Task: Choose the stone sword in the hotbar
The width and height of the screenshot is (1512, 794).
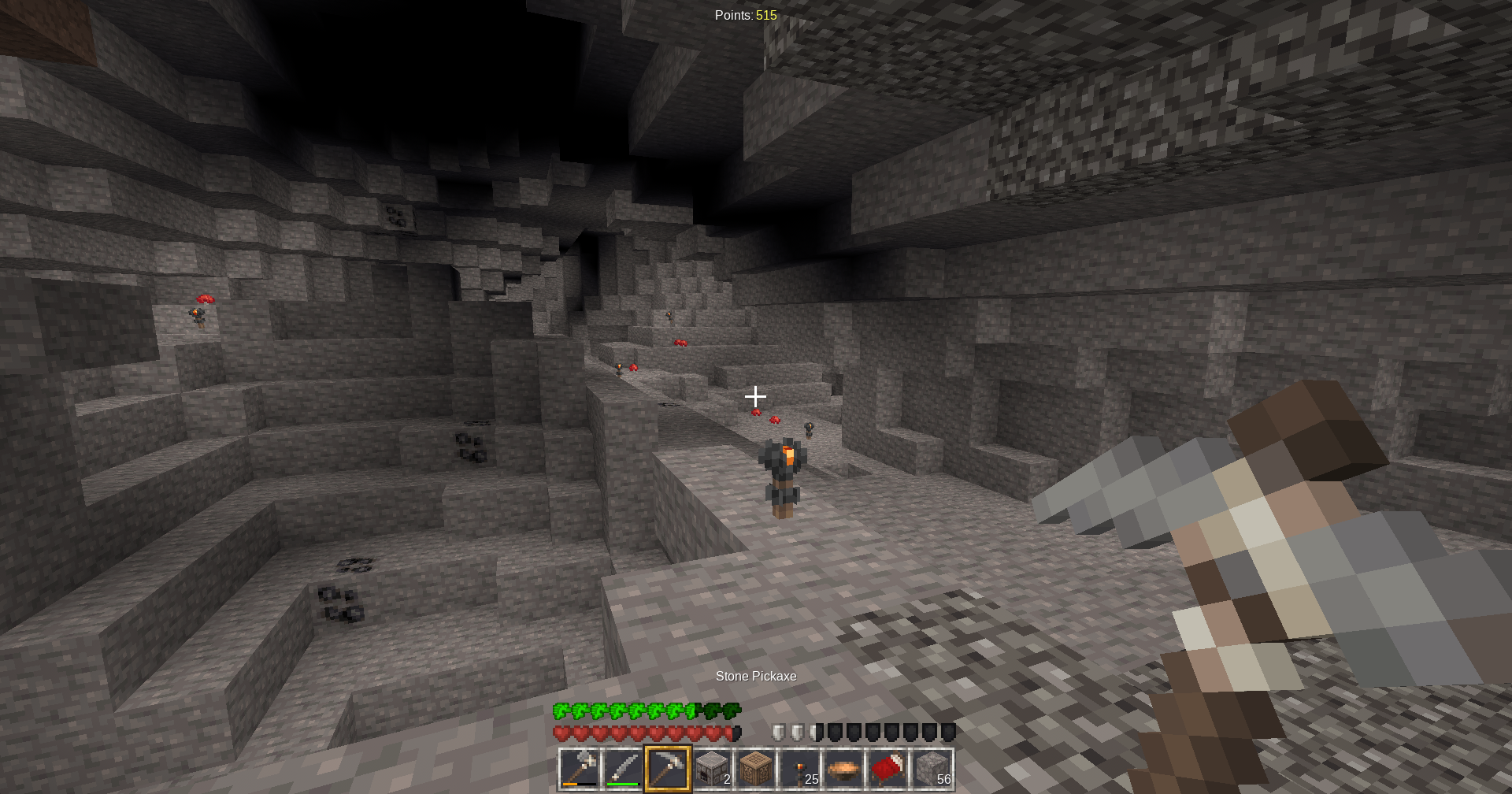Action: [624, 769]
